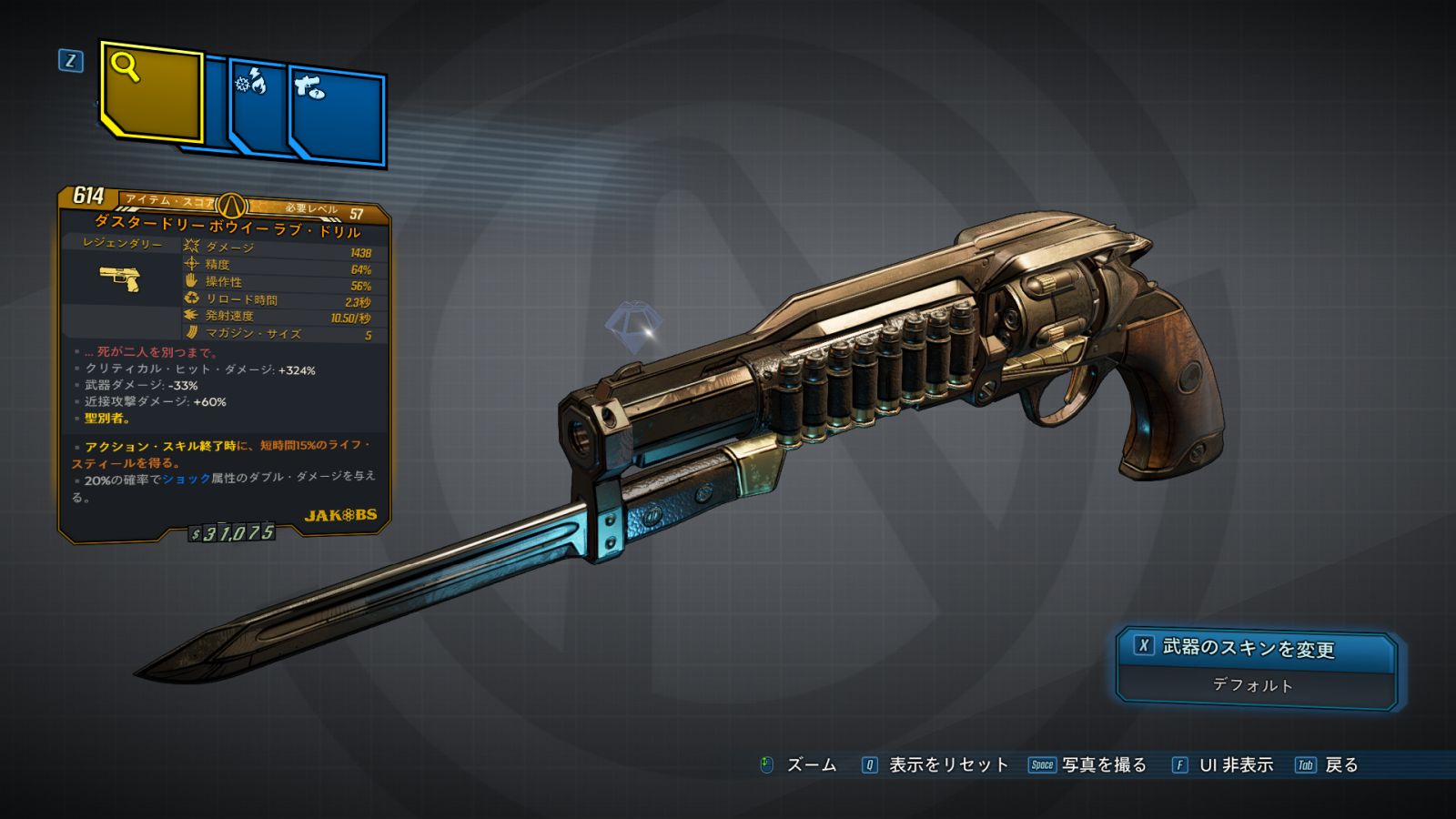Take a photo with 写真を撮る
Viewport: 1456px width, 819px height.
[1089, 765]
